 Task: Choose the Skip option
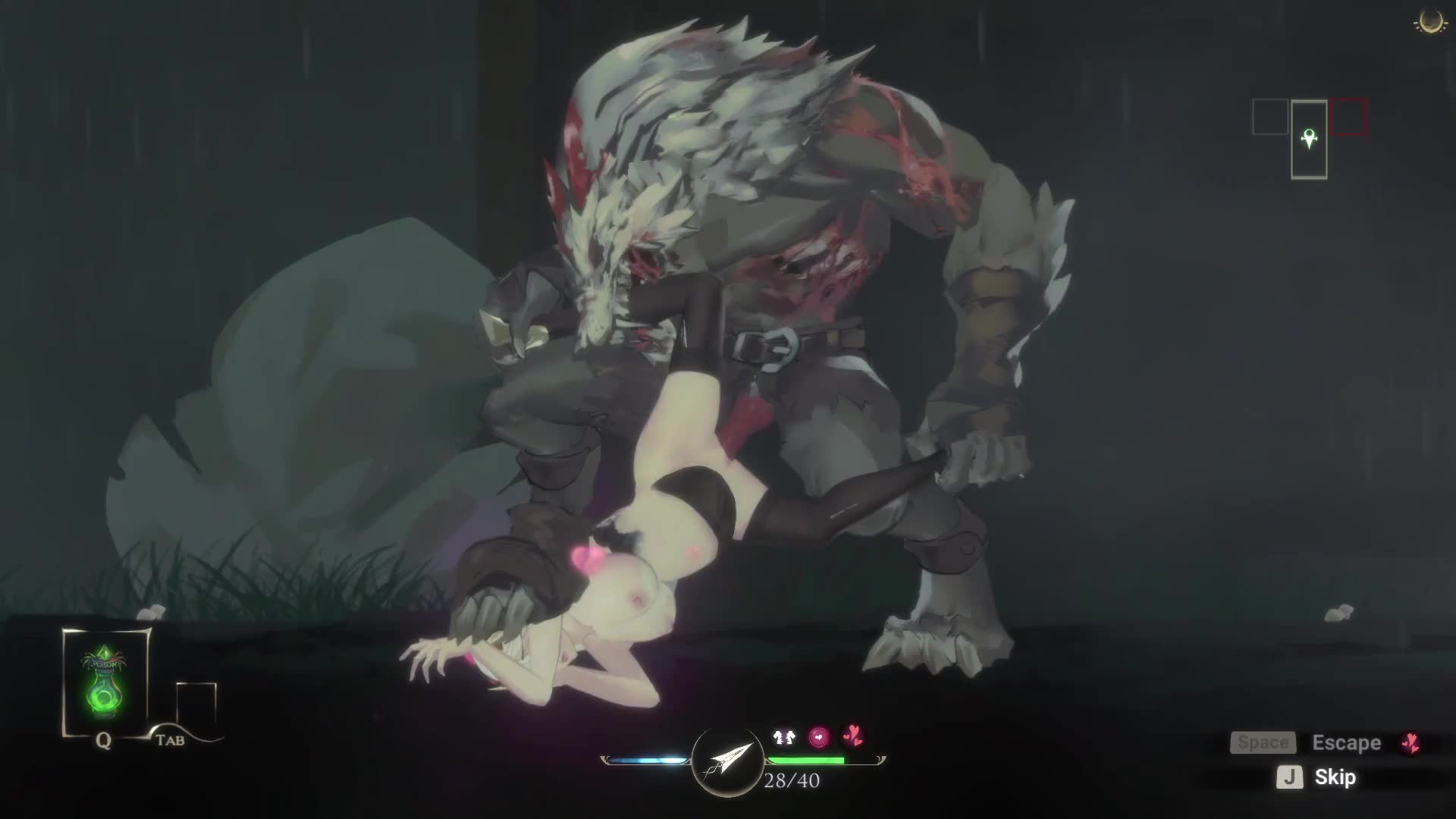1335,777
